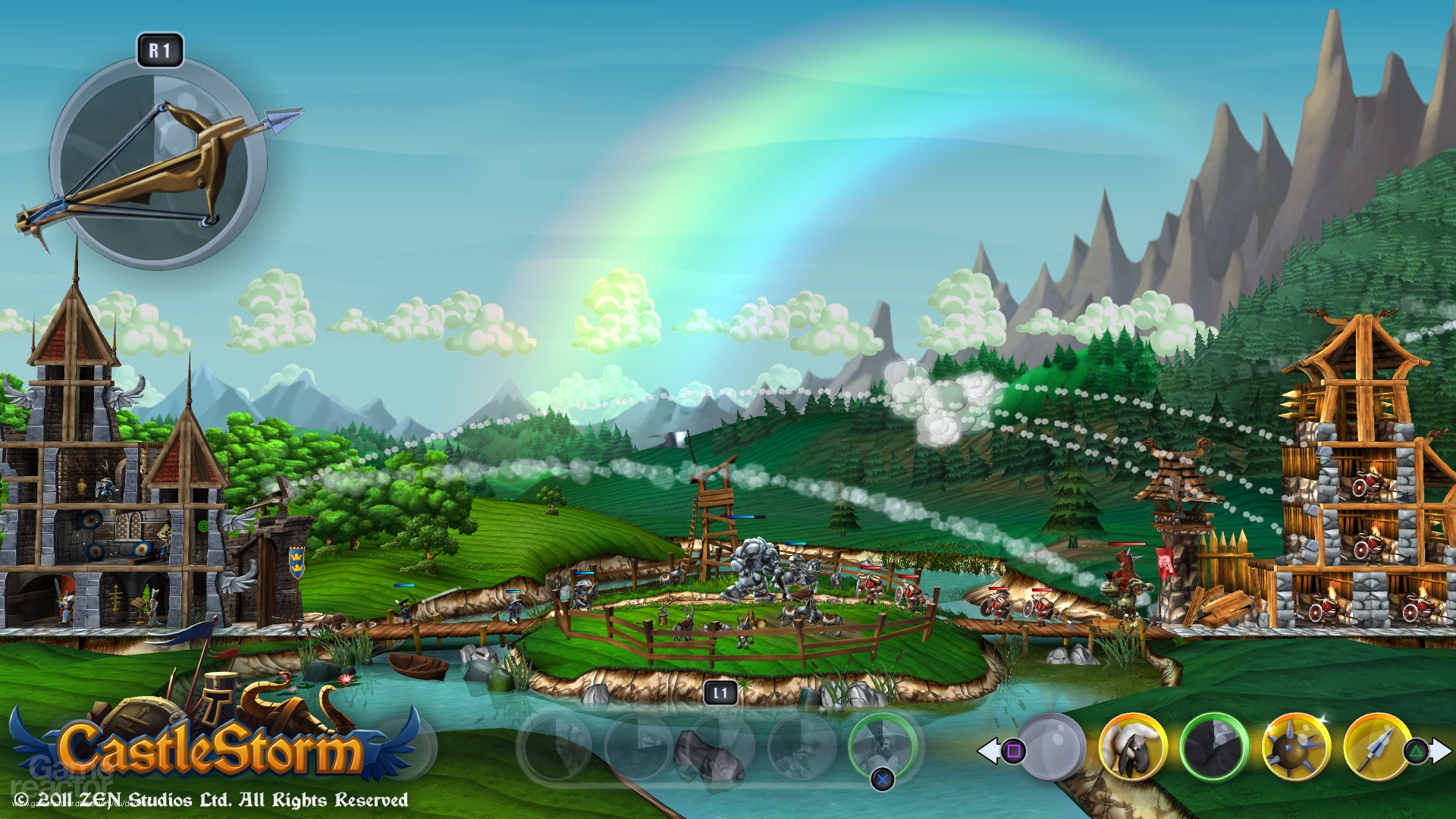Toggle the green-ringed active ammo slot

1213,748
